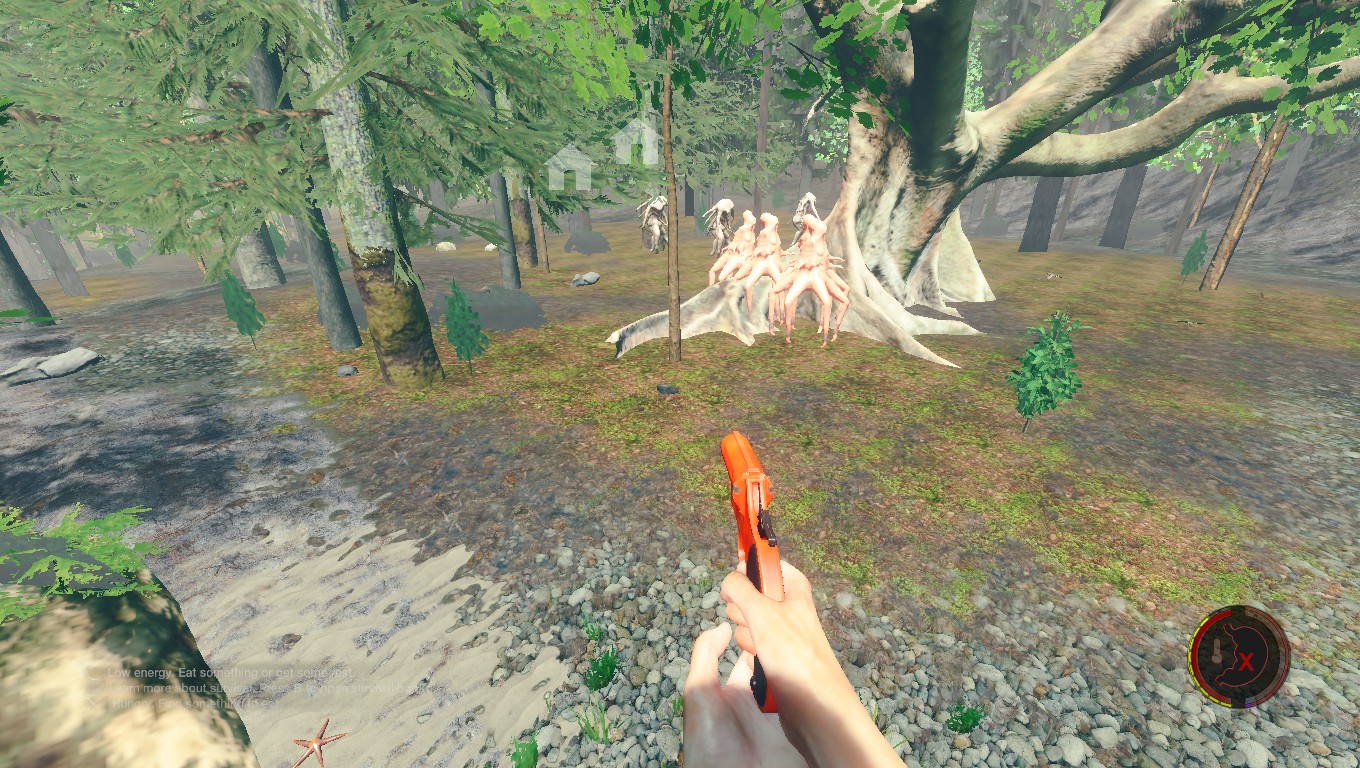Viewport: 1360px width, 768px height.
Task: Select the smaller, more distant house marker
Action: (636, 143)
